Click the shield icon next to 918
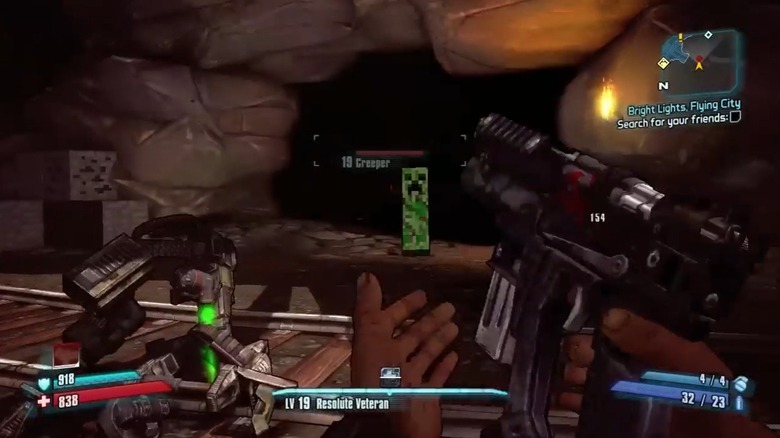The width and height of the screenshot is (780, 438). 44,382
